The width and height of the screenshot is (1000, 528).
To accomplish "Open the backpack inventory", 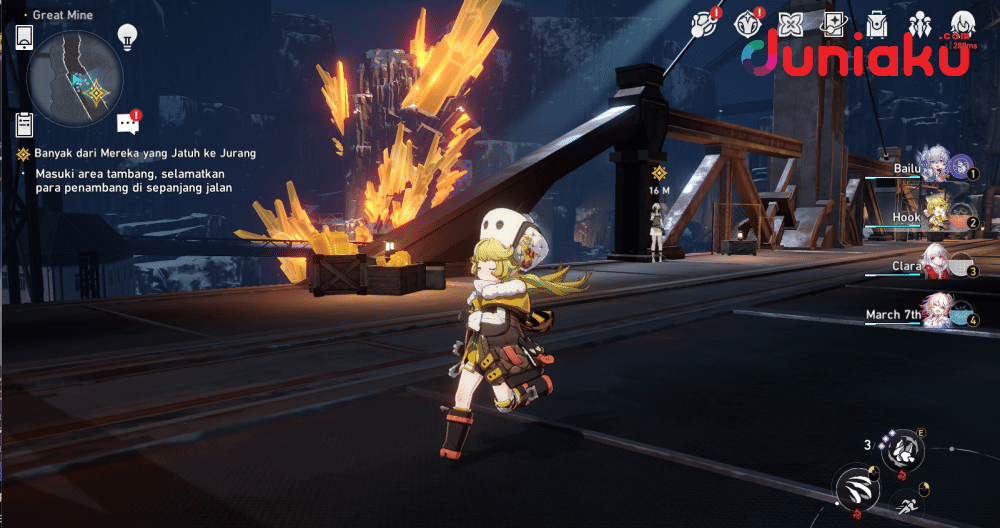I will point(877,24).
